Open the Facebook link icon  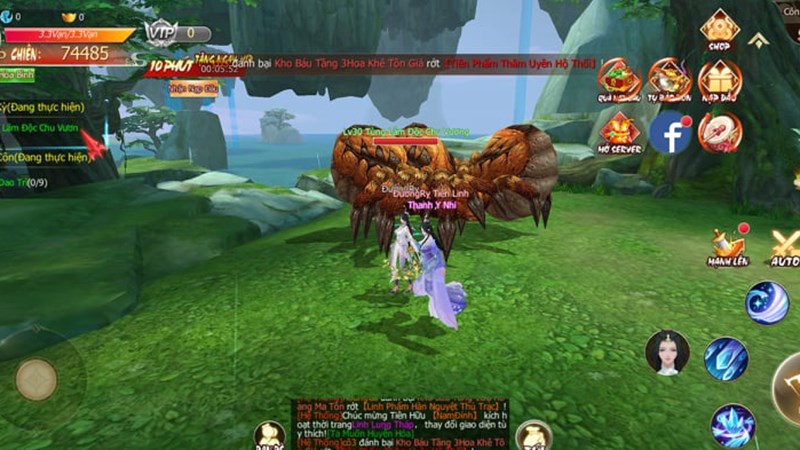pyautogui.click(x=670, y=132)
